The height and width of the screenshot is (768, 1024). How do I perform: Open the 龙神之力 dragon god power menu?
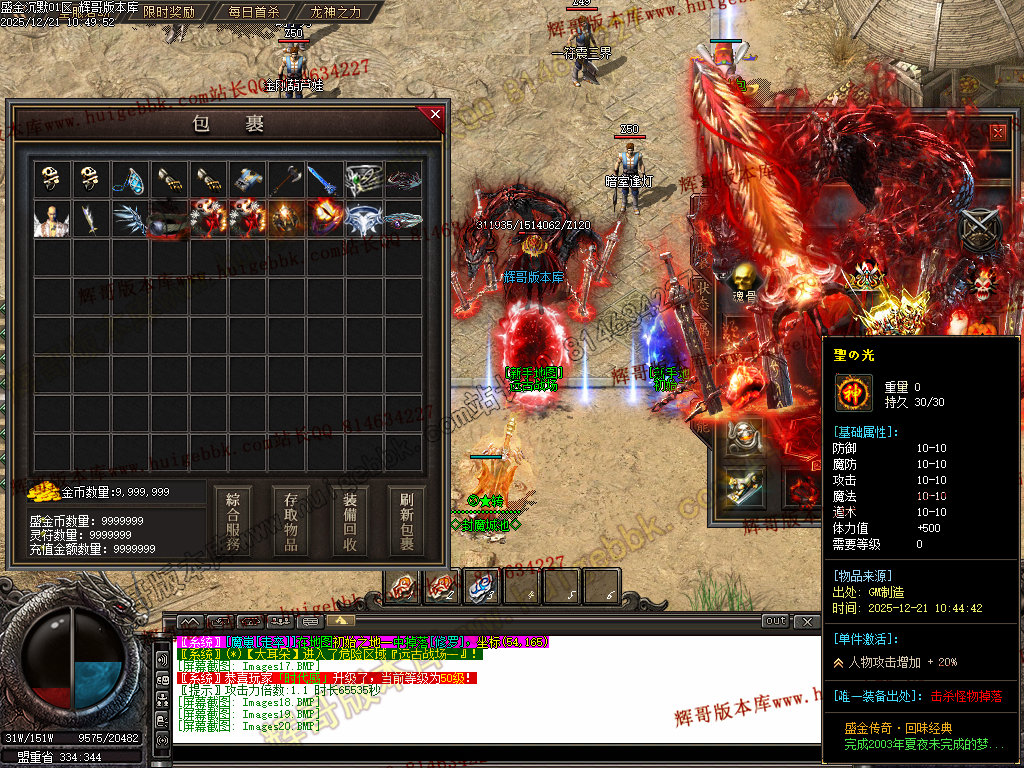(x=336, y=12)
